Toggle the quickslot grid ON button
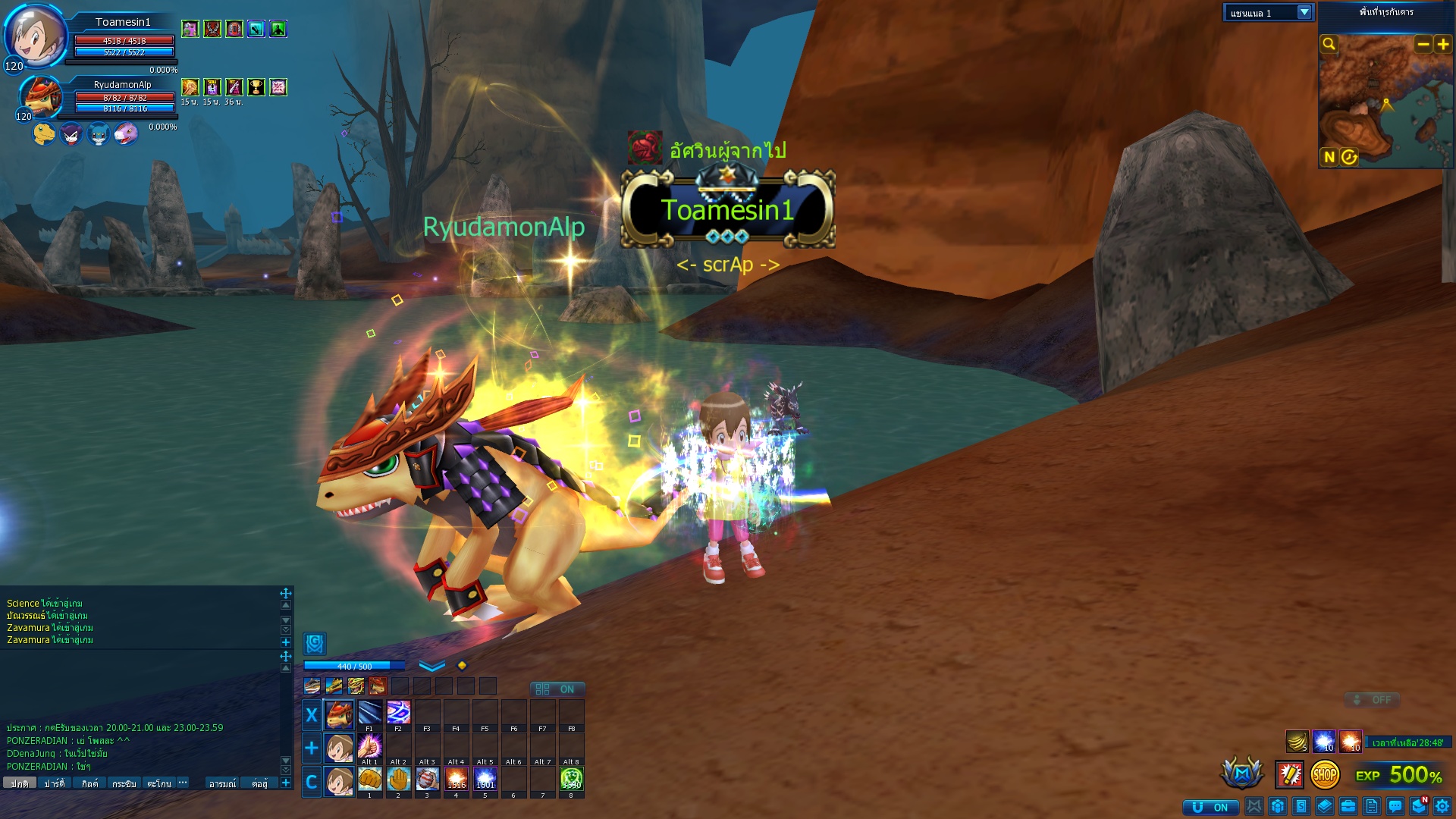 (x=557, y=689)
